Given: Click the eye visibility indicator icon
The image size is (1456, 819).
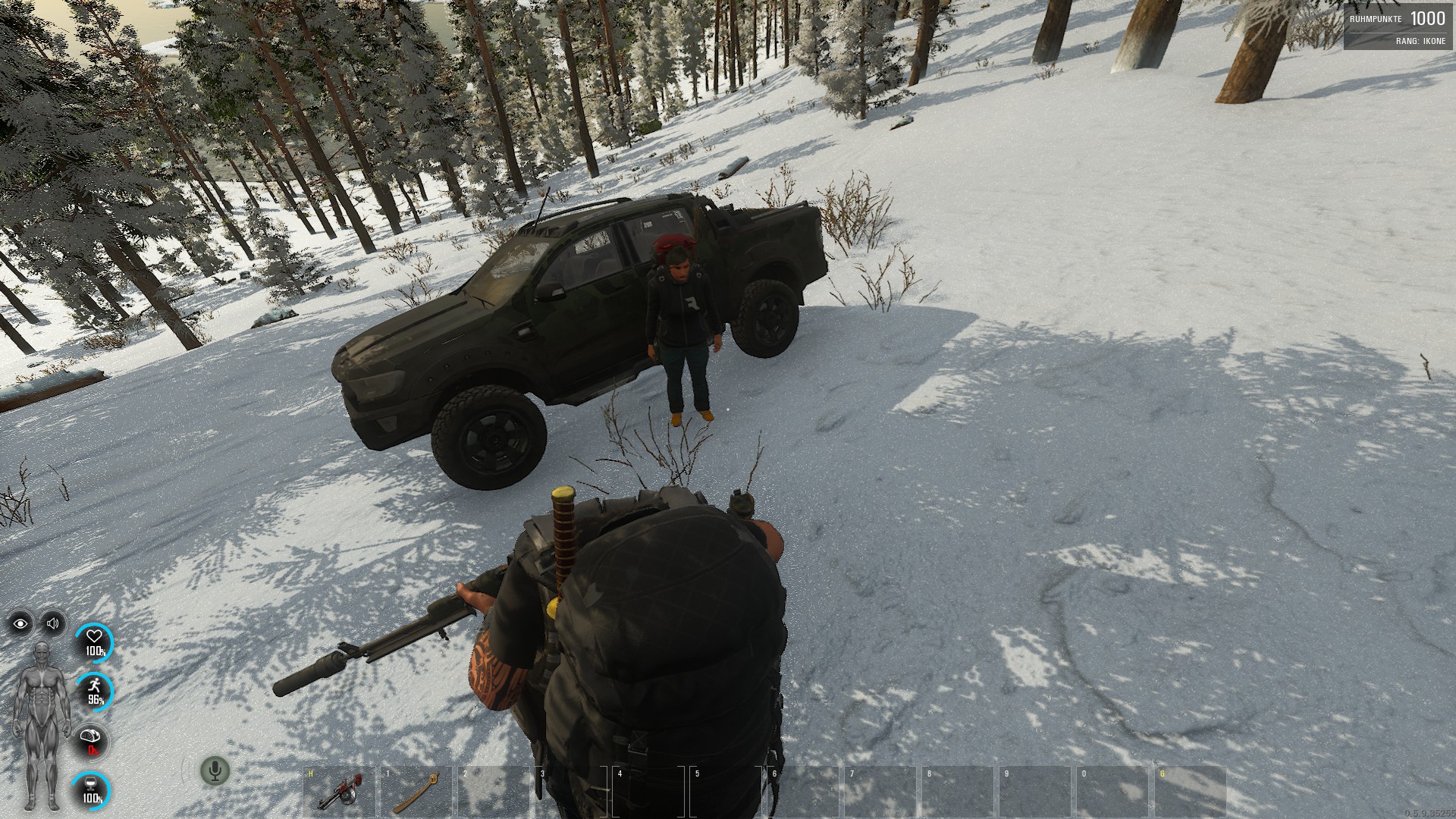Looking at the screenshot, I should [x=20, y=624].
